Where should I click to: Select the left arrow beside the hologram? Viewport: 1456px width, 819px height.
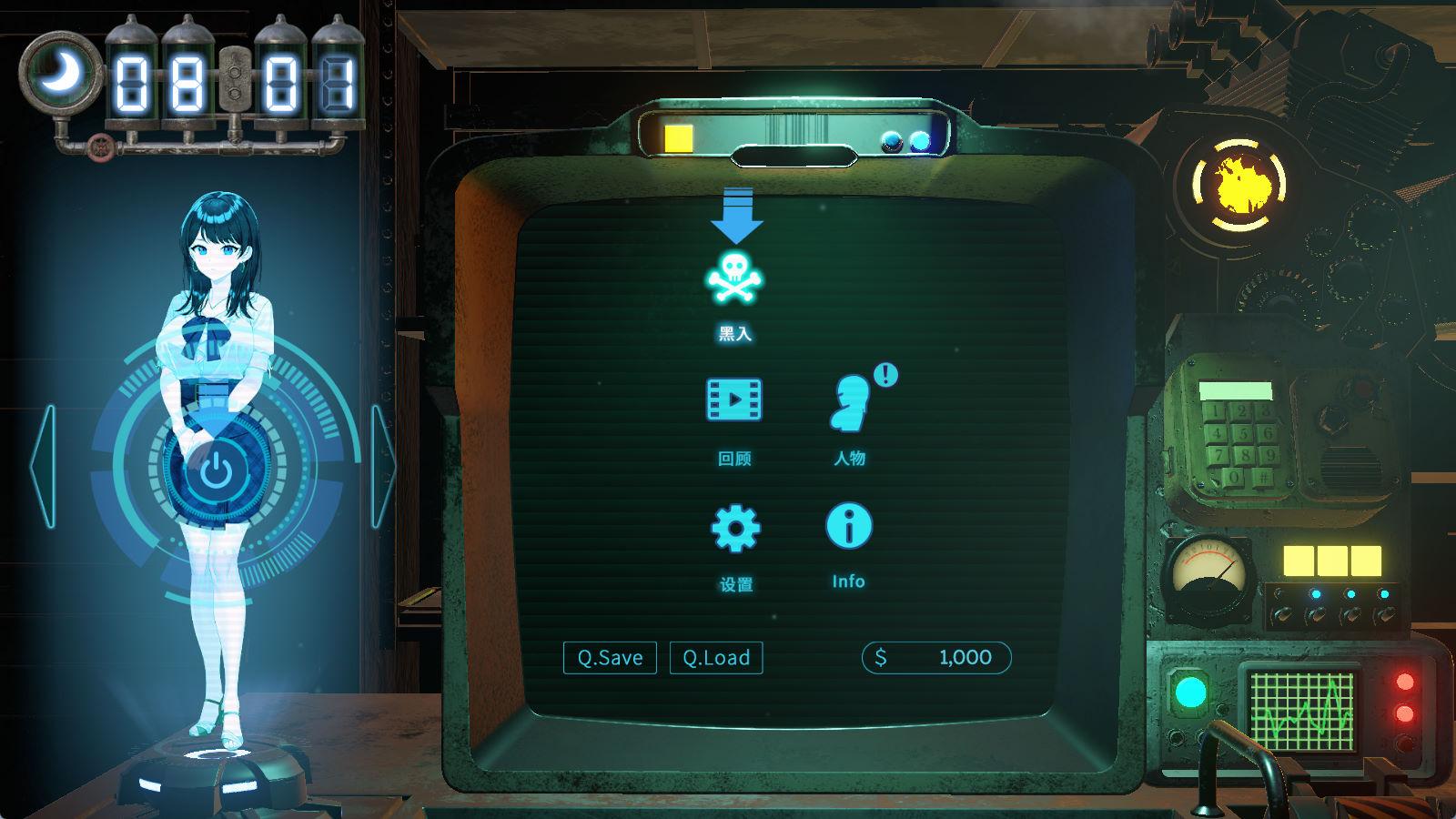[x=44, y=466]
